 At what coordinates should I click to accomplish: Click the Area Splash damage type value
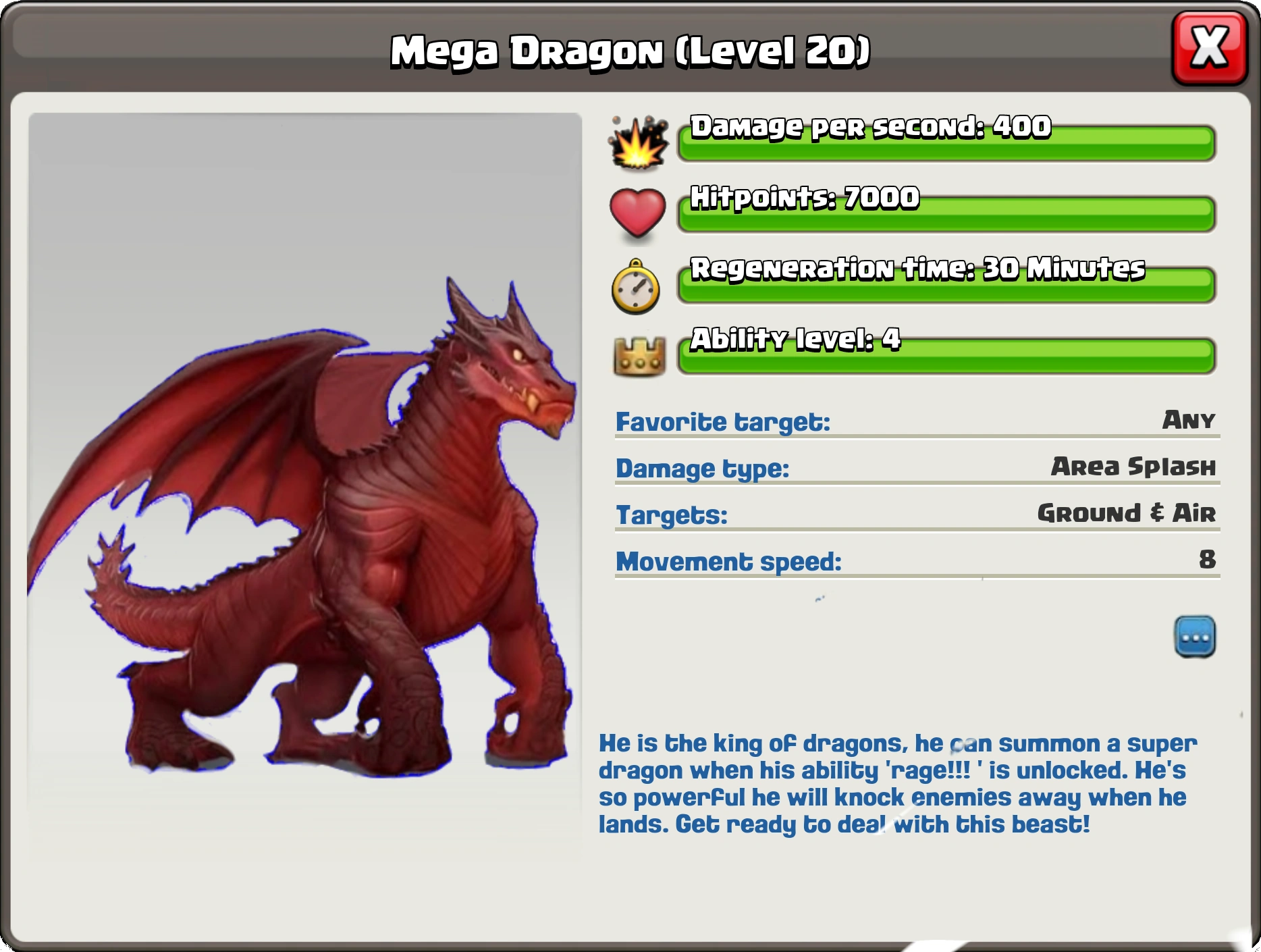pyautogui.click(x=1134, y=468)
